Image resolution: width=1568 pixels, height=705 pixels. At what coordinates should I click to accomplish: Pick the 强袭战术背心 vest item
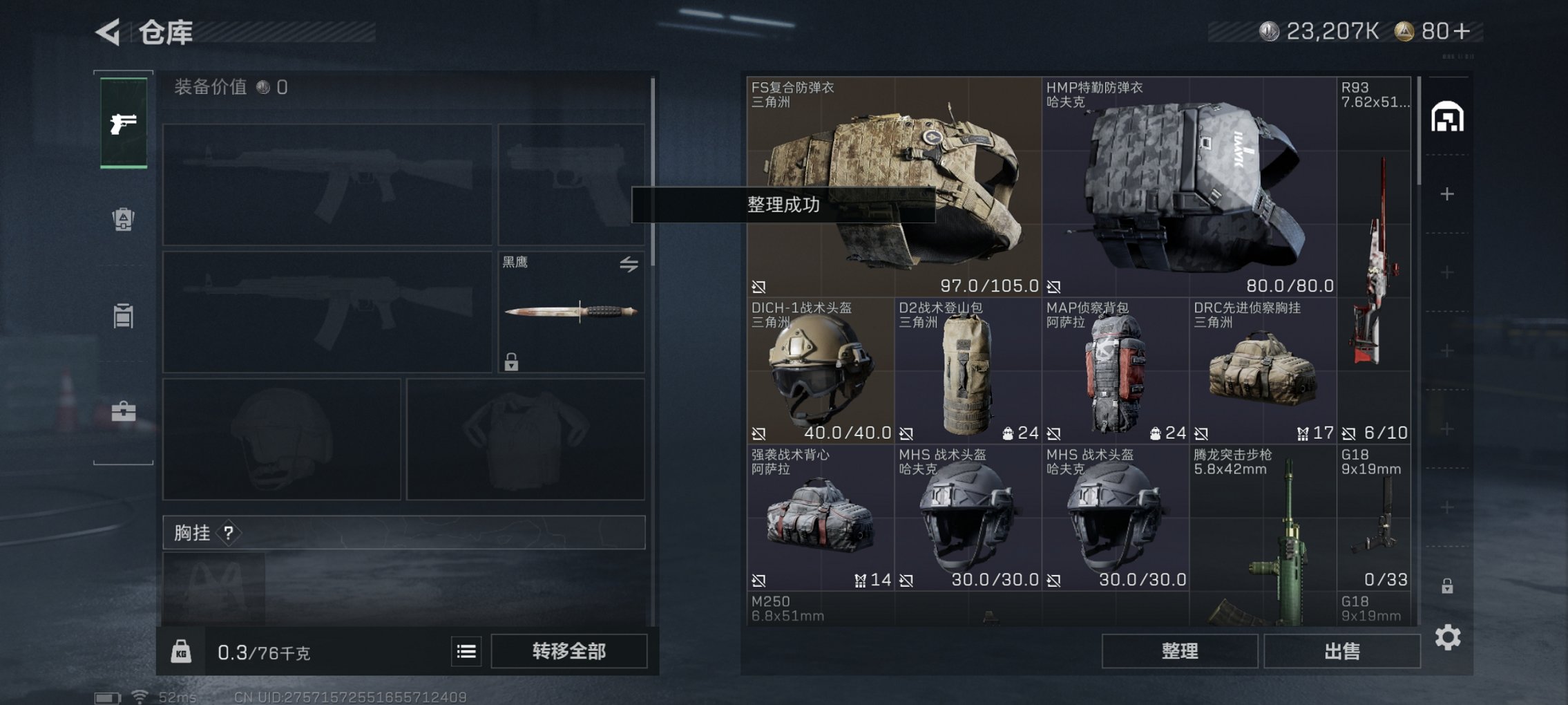click(x=820, y=518)
